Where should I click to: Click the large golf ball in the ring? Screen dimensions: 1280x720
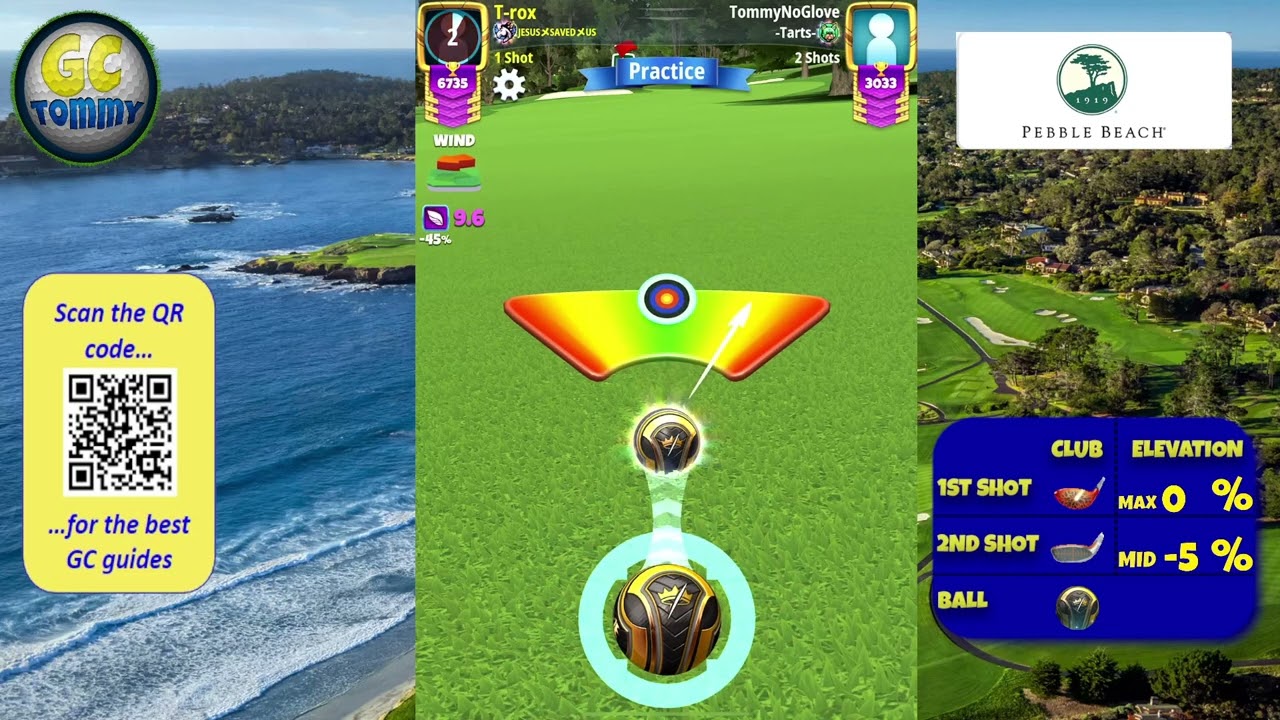click(x=667, y=619)
